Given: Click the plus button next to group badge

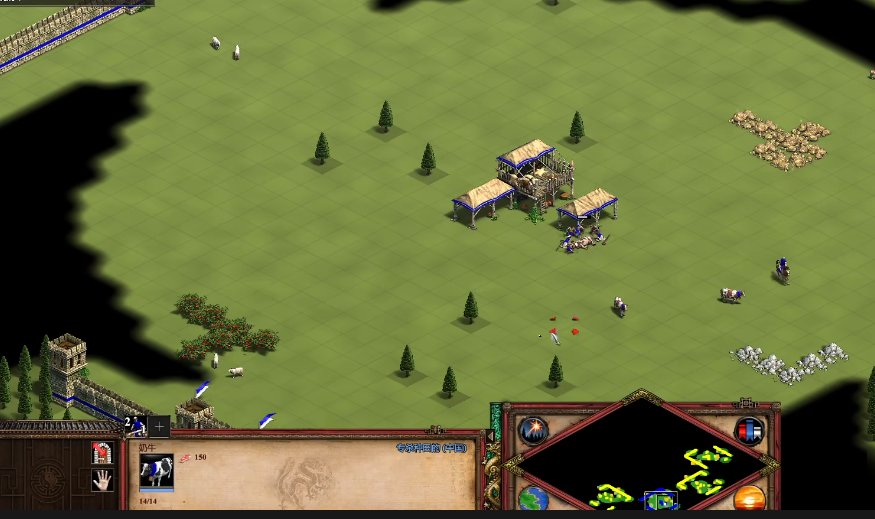Looking at the screenshot, I should pyautogui.click(x=159, y=427).
